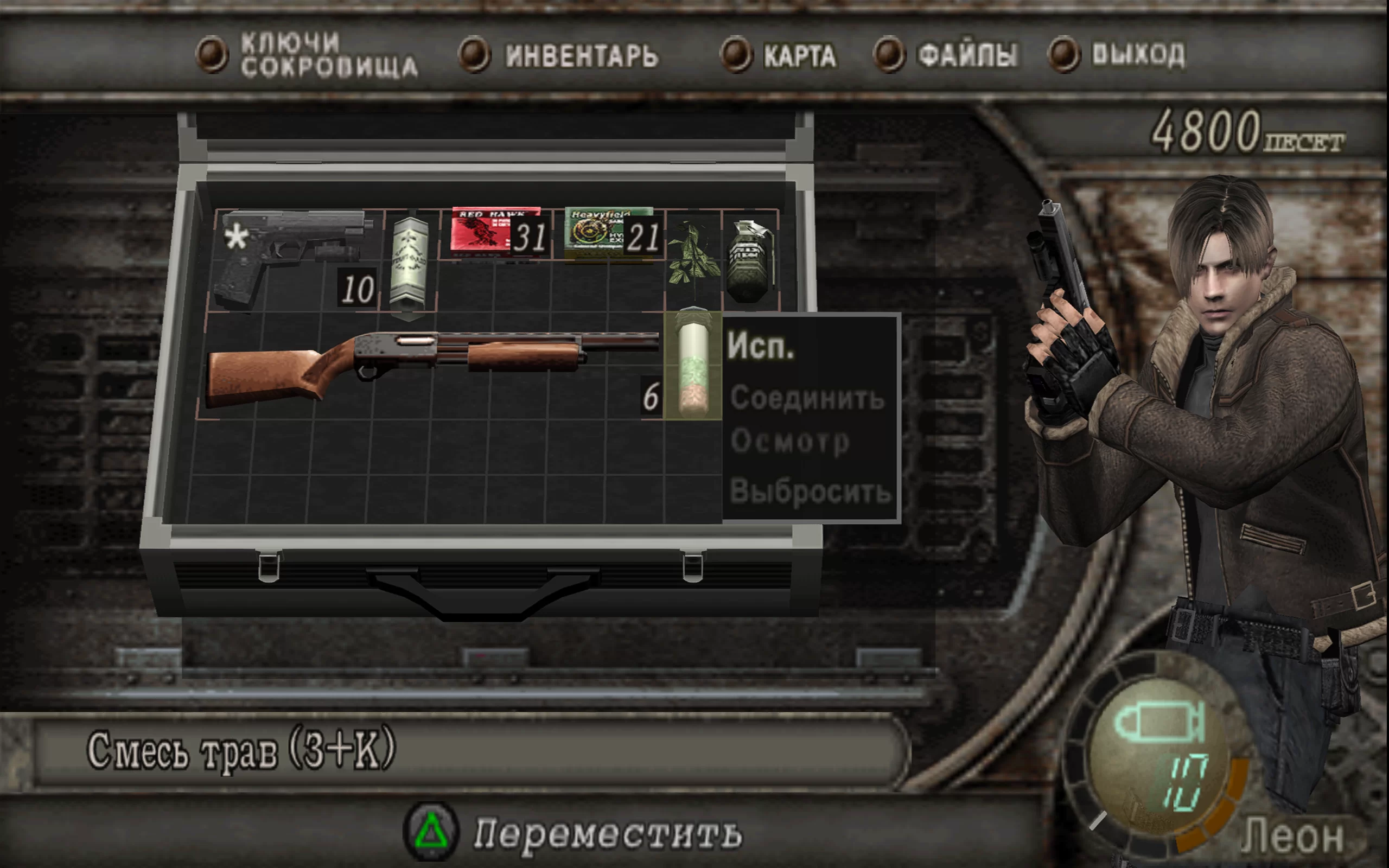Pick the Red Hawk ammo box
Image resolution: width=1389 pixels, height=868 pixels.
496,233
